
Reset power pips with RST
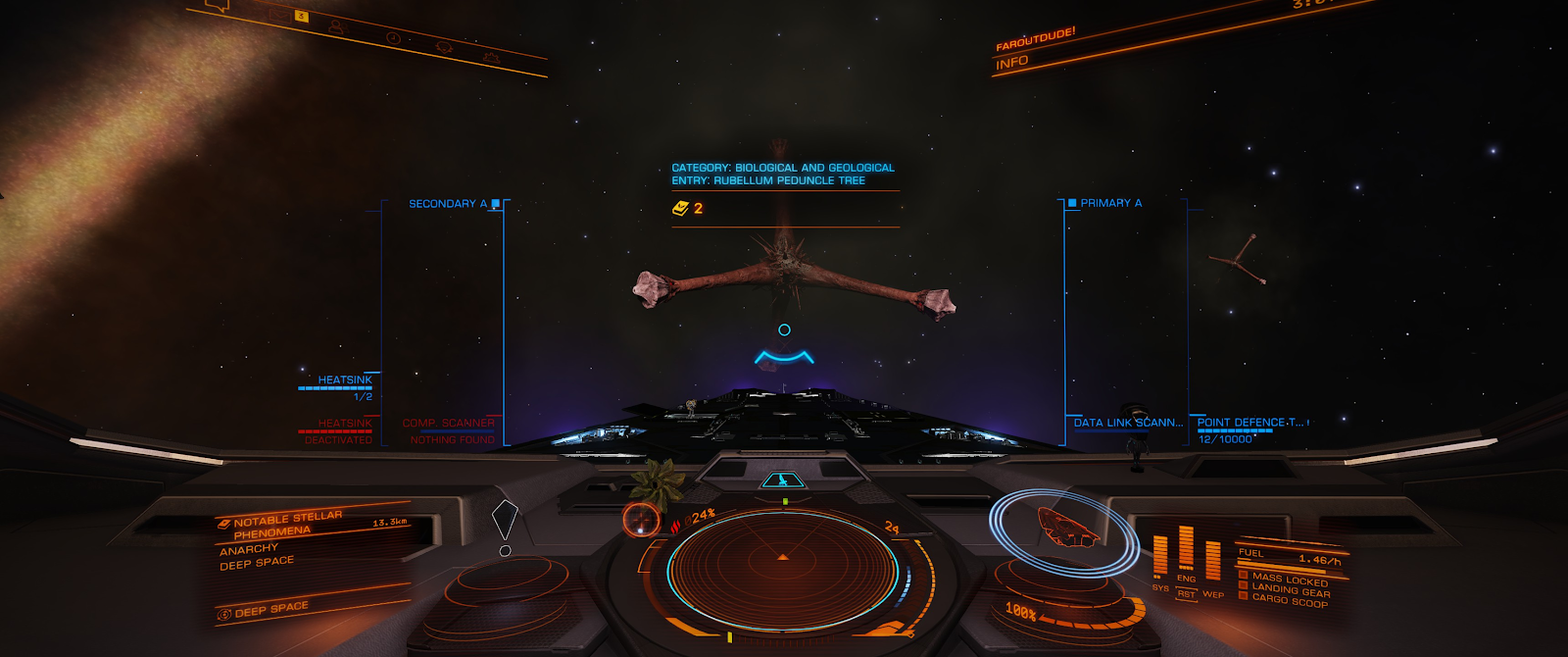pyautogui.click(x=1187, y=594)
